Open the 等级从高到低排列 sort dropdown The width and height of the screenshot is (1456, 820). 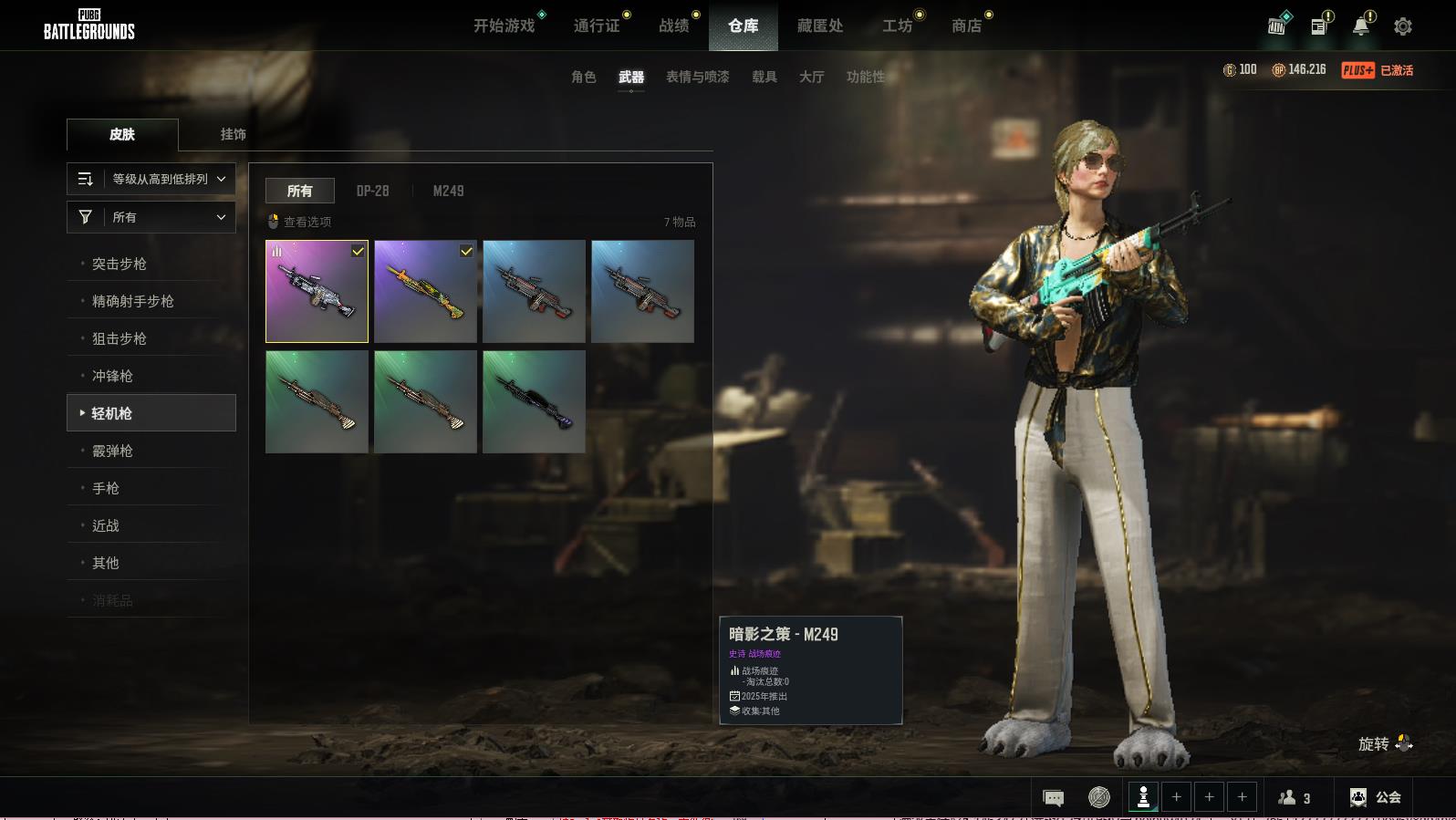tap(151, 179)
